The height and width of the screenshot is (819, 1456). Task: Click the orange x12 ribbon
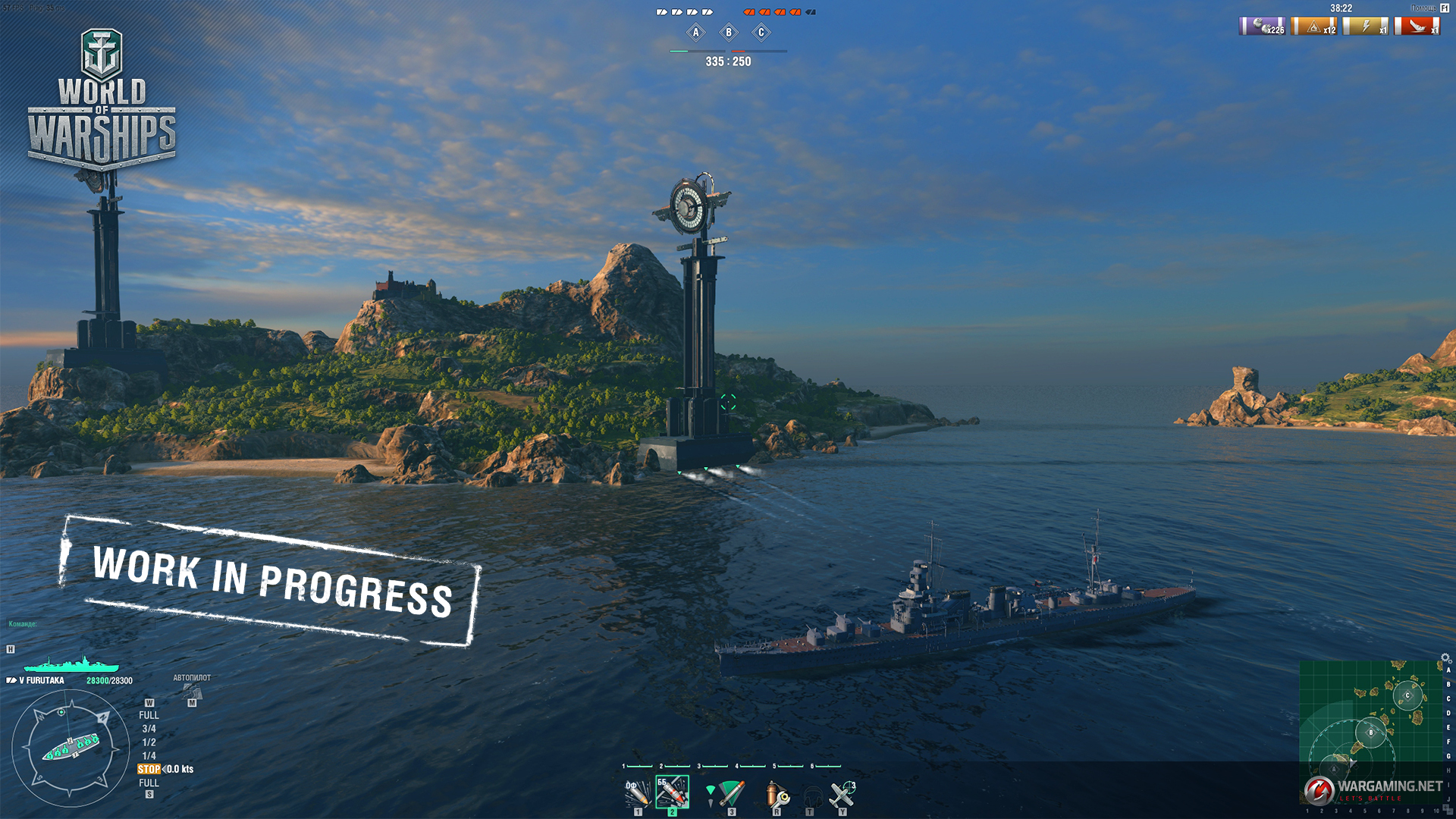[1314, 27]
